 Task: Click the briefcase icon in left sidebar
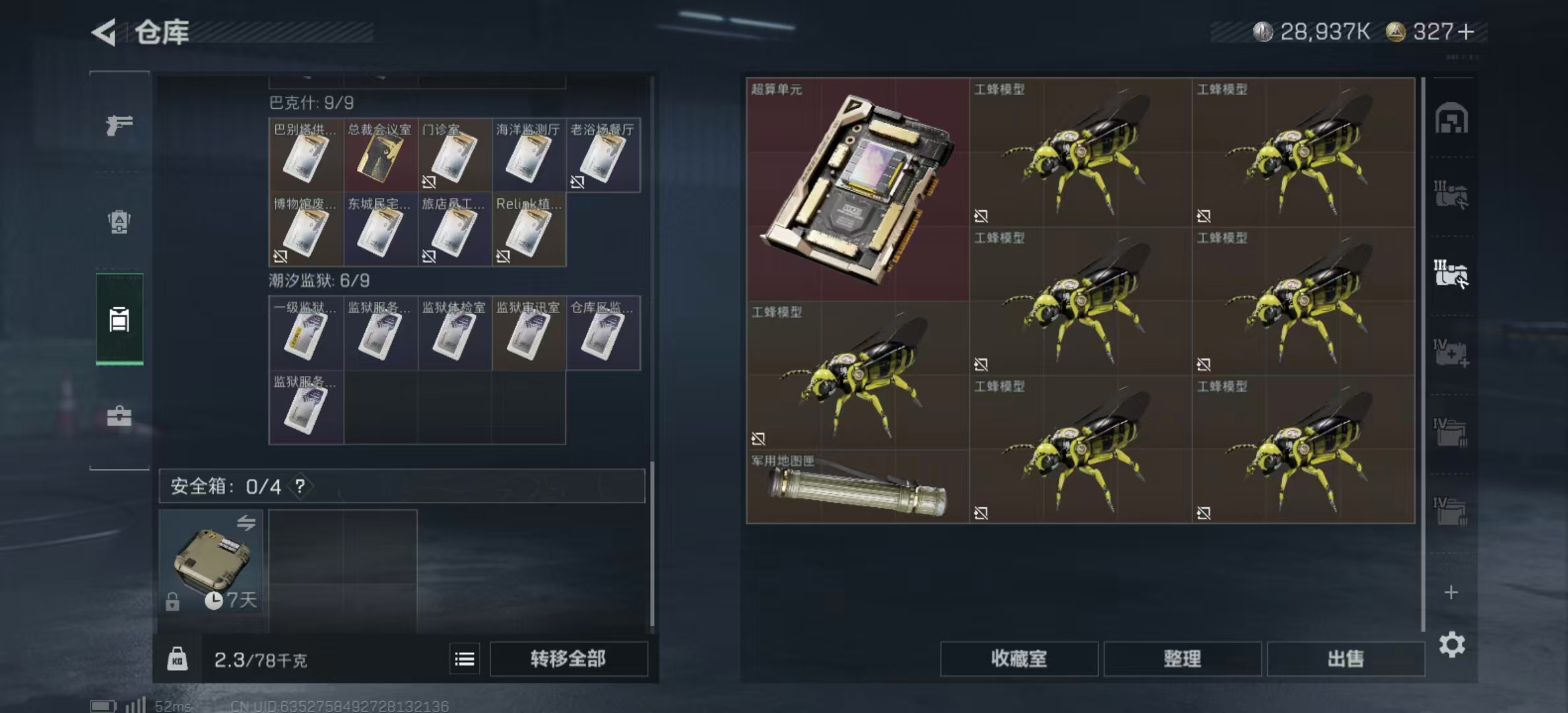(x=119, y=415)
